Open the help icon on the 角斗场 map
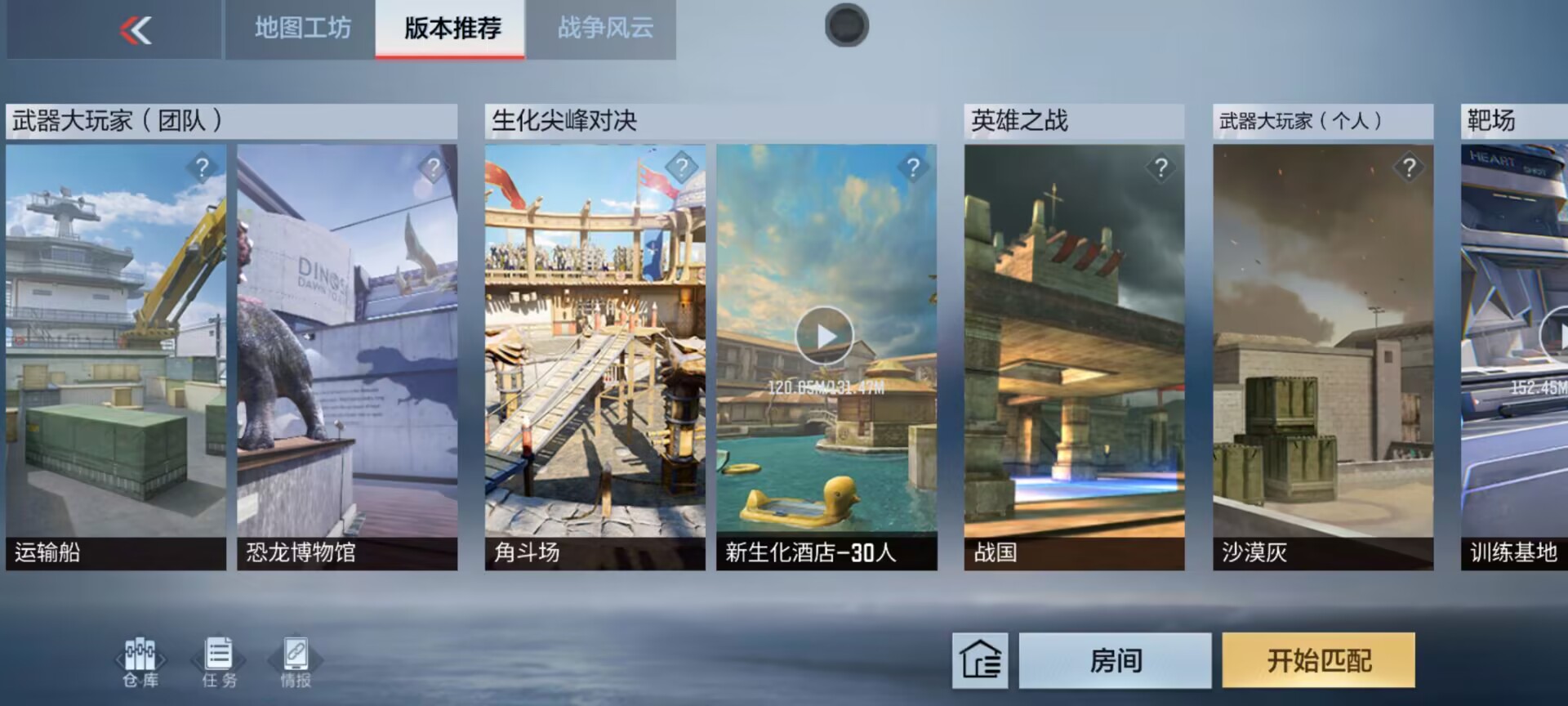 [x=680, y=168]
